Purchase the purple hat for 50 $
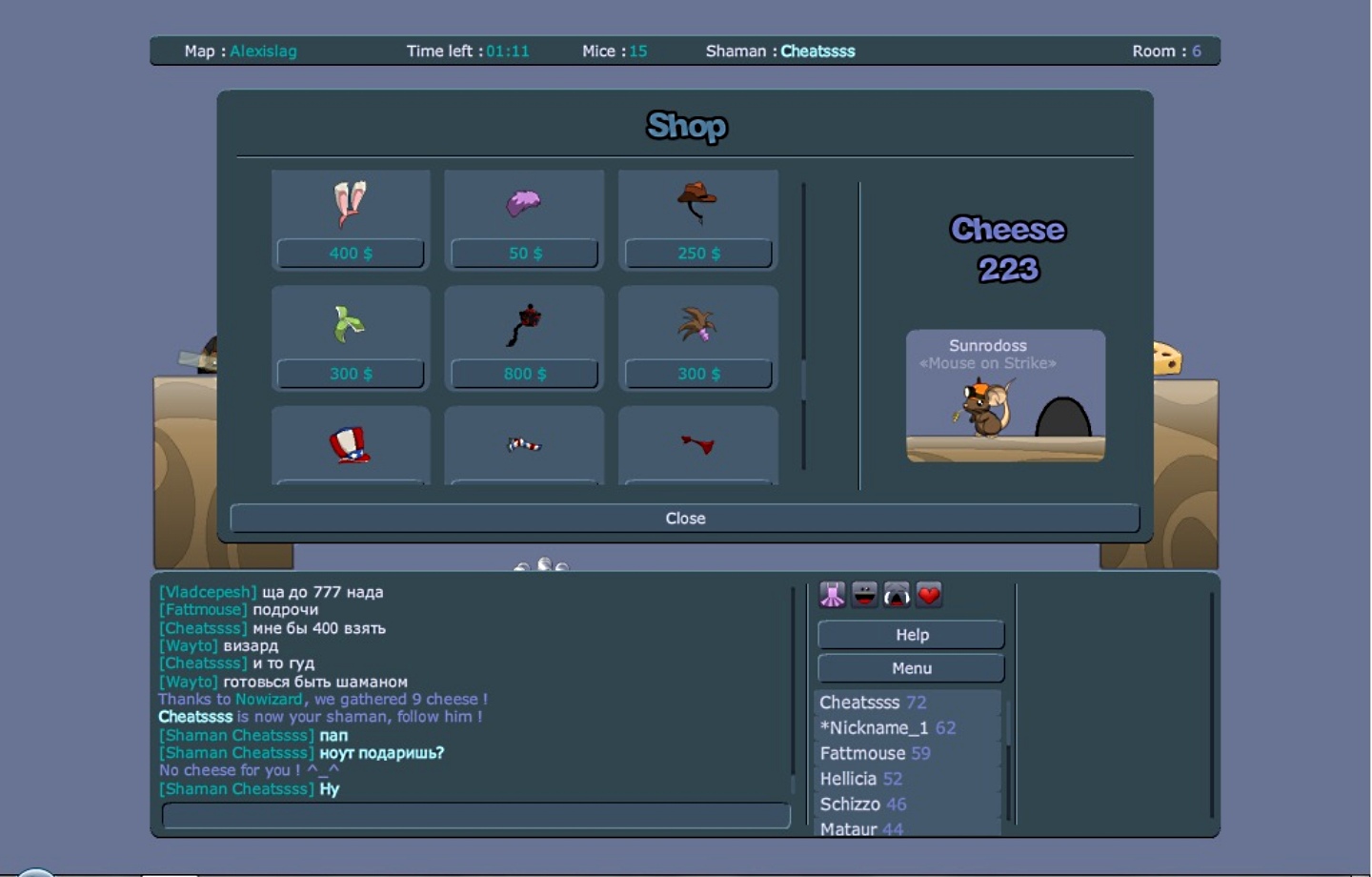 pyautogui.click(x=524, y=254)
